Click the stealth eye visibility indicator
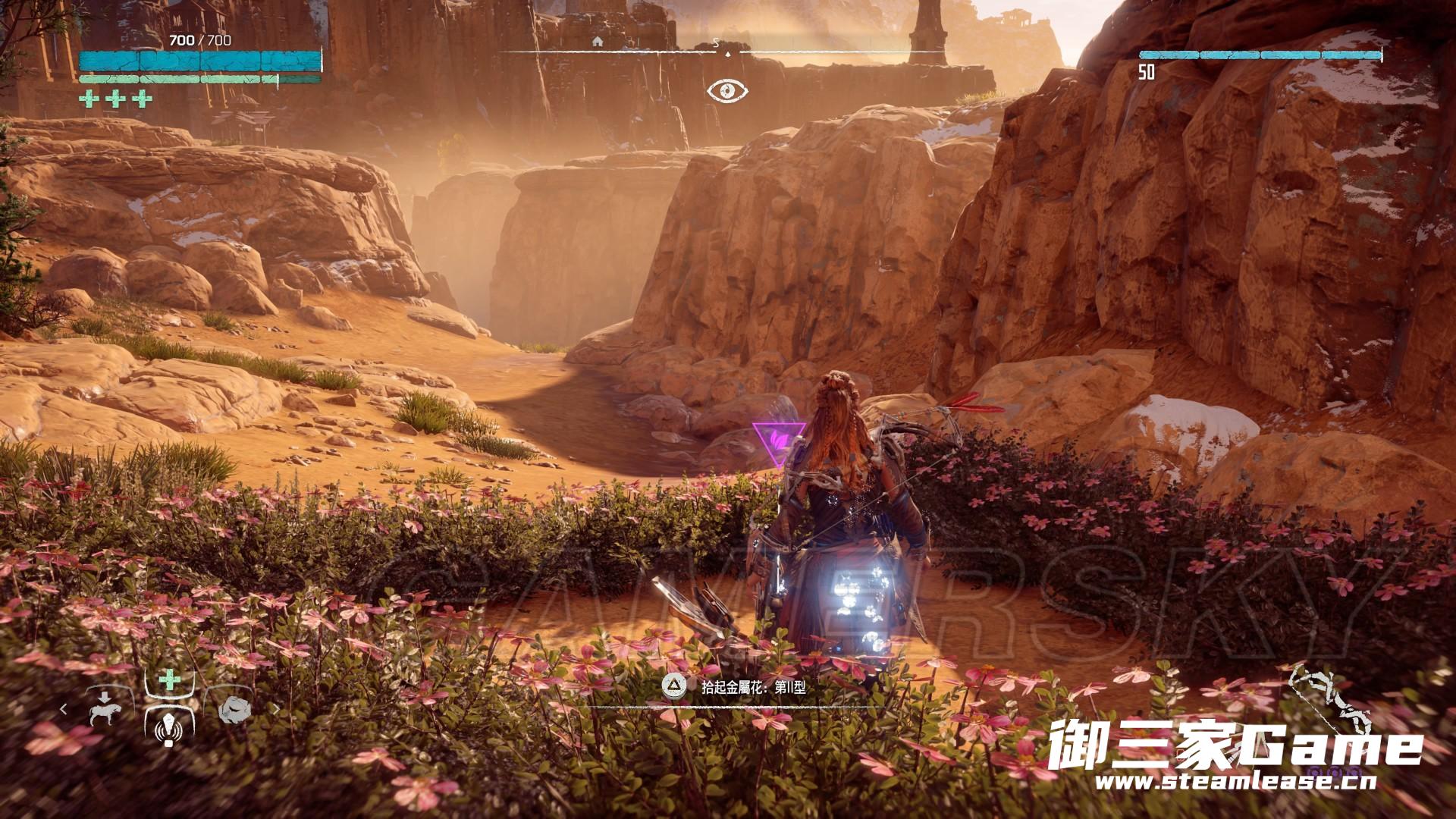The image size is (1456, 819). [x=727, y=91]
